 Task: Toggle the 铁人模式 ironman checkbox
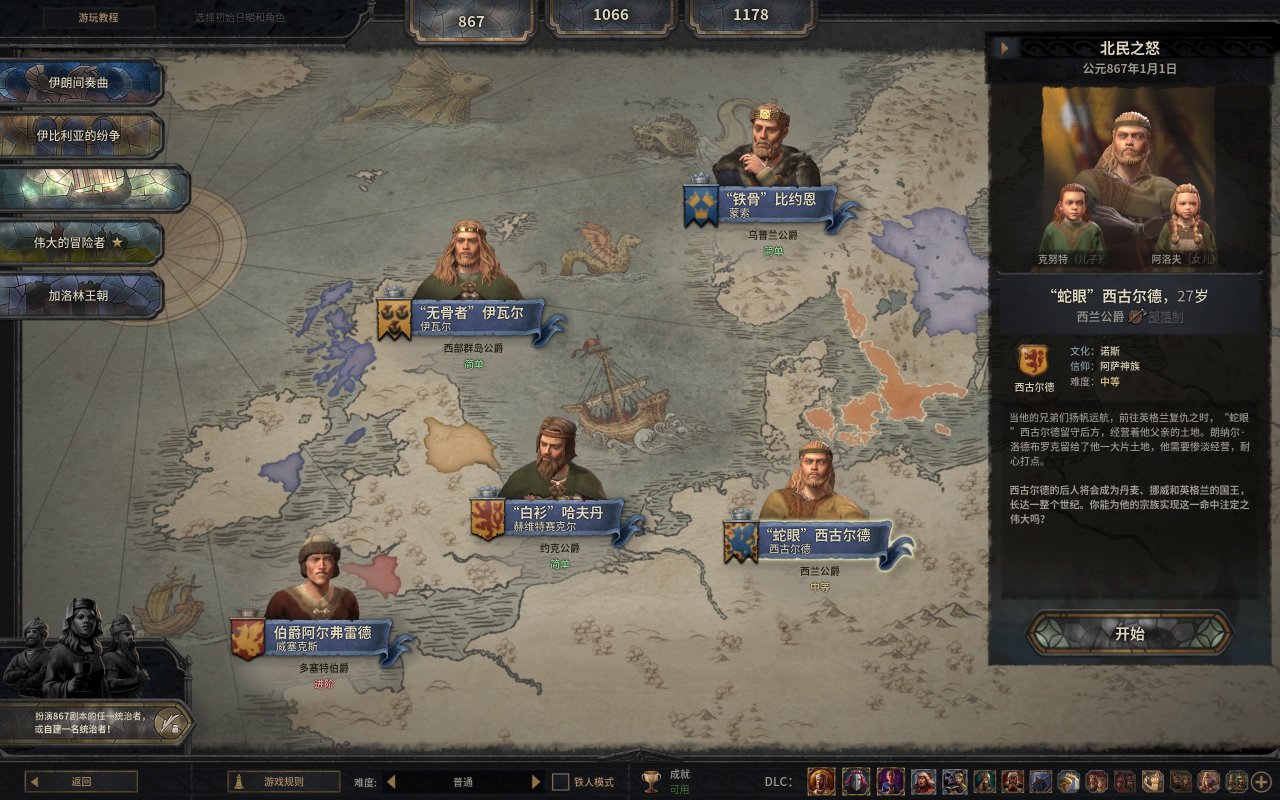[561, 782]
